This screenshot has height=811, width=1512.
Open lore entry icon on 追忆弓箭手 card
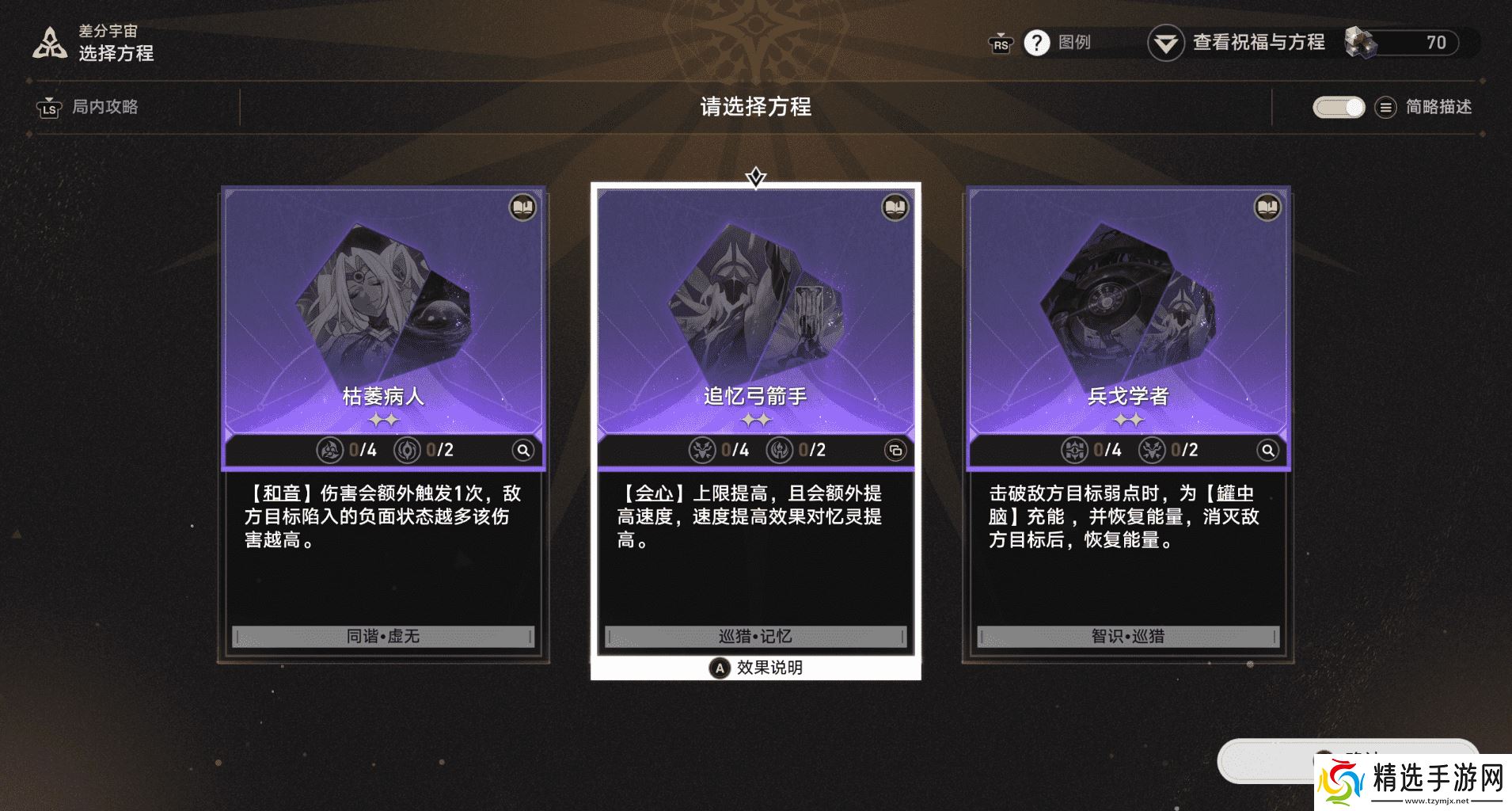click(893, 208)
